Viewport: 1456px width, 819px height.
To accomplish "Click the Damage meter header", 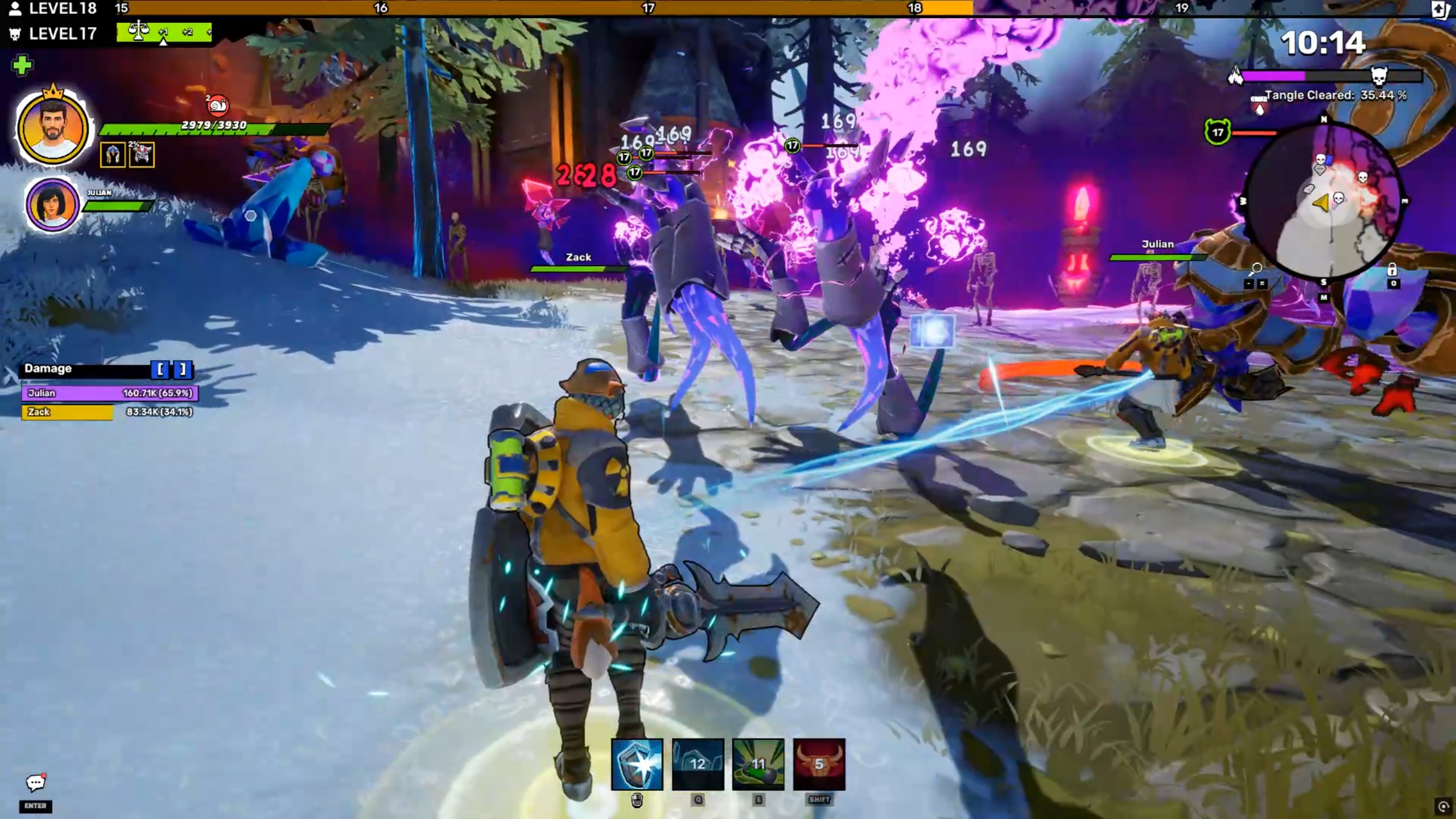I will 85,369.
